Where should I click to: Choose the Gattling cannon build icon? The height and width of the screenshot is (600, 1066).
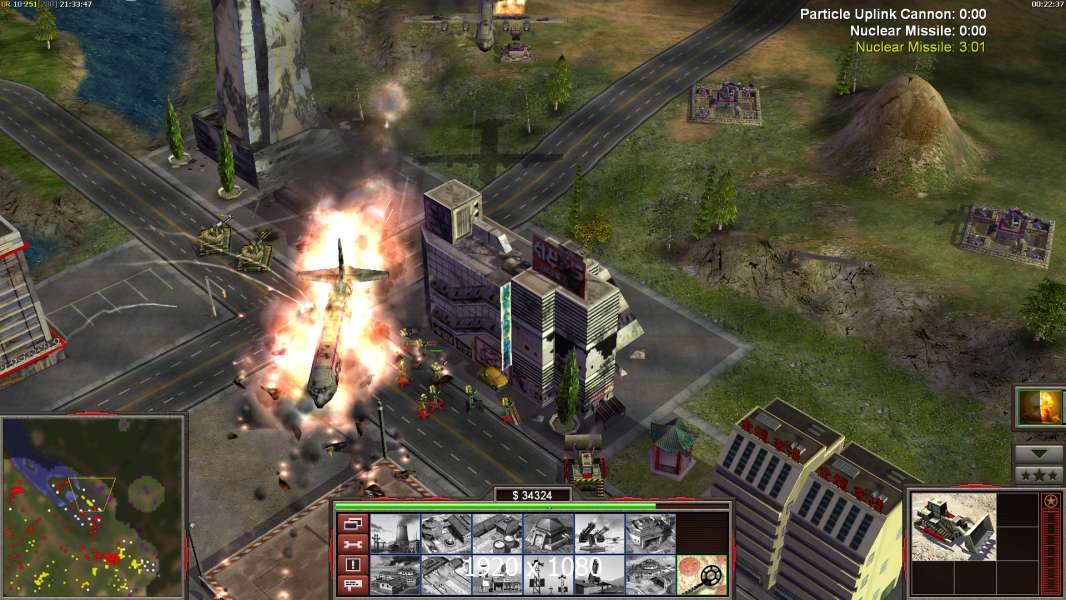pyautogui.click(x=599, y=534)
